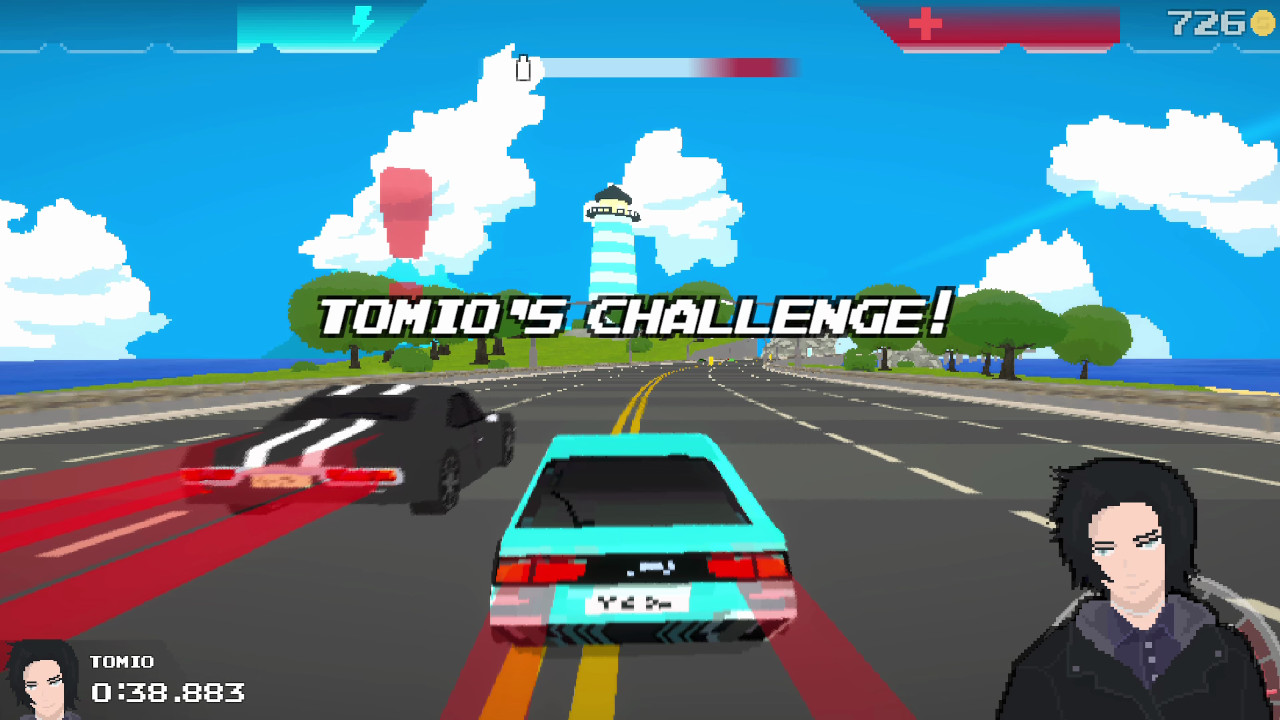Click the red balloon in the sky
The height and width of the screenshot is (720, 1280).
point(405,210)
